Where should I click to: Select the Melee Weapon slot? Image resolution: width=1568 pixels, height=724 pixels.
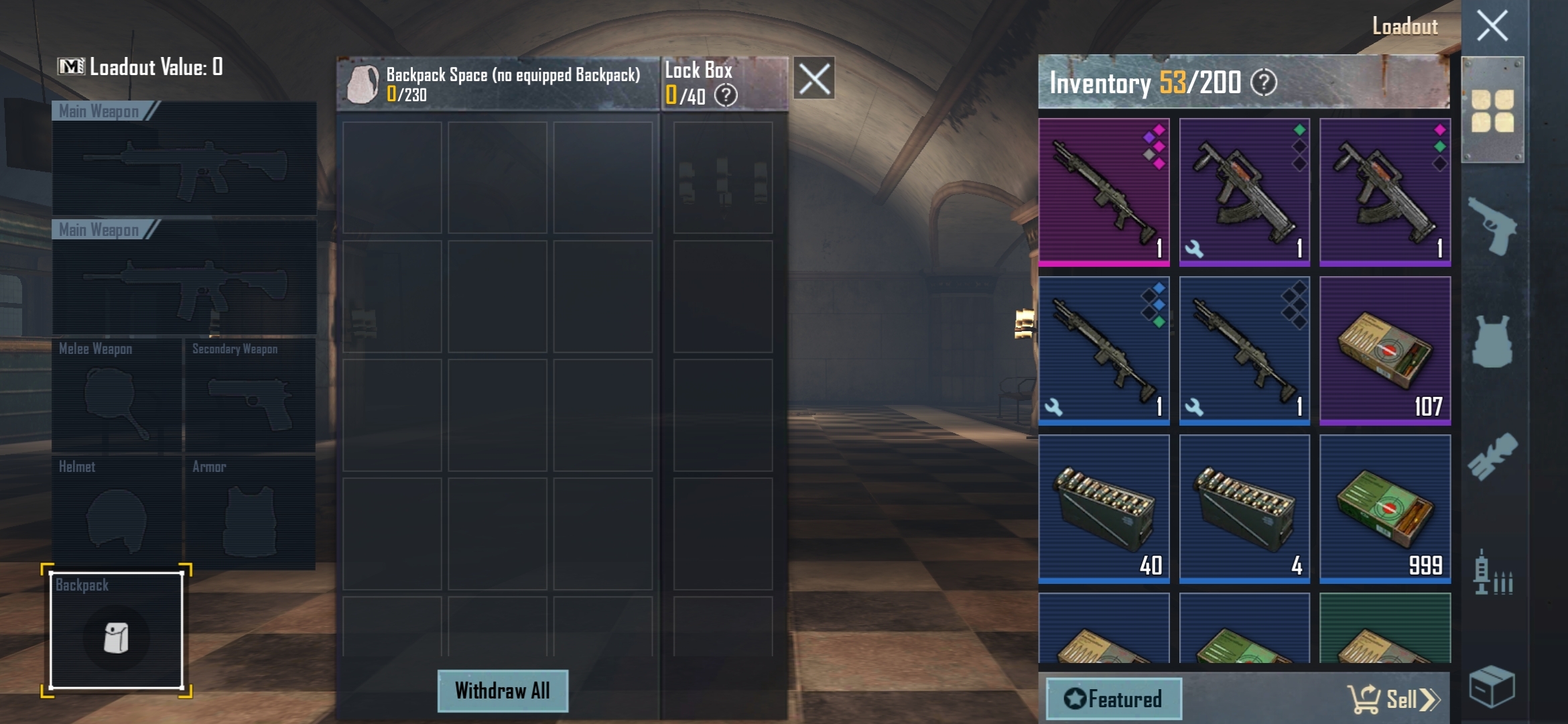click(117, 395)
